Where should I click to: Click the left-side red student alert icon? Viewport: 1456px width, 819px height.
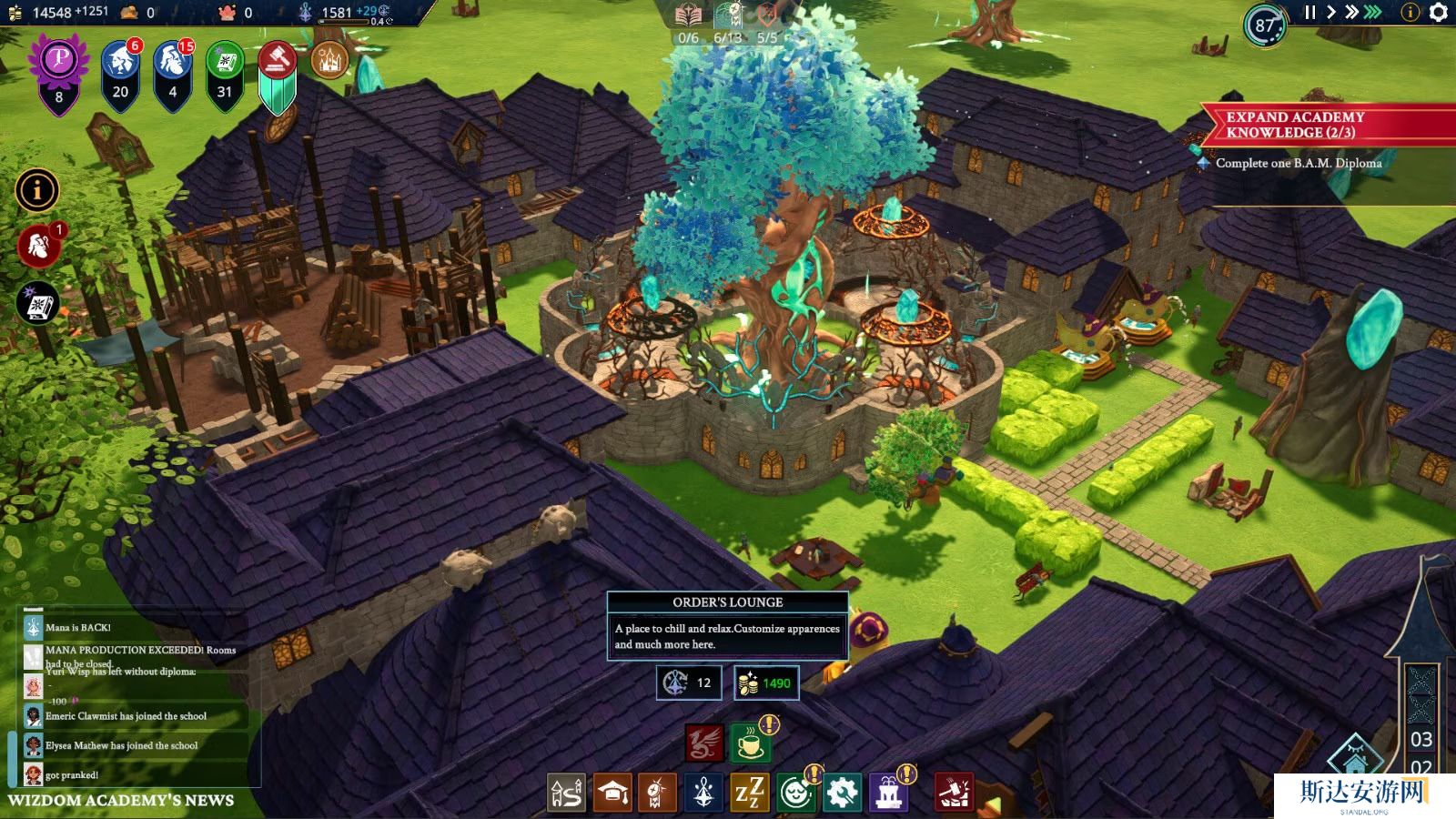click(x=38, y=246)
